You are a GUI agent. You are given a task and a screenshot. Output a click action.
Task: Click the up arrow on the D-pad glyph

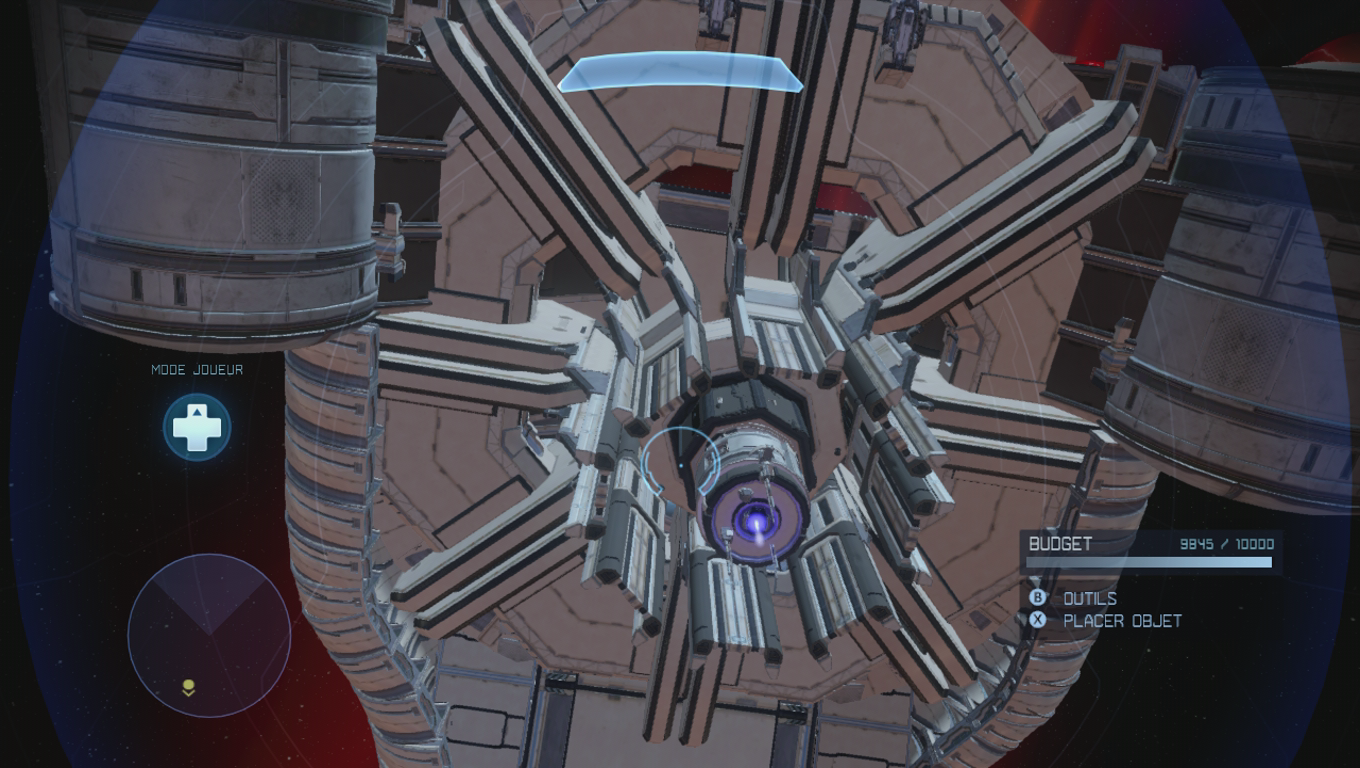click(x=197, y=412)
